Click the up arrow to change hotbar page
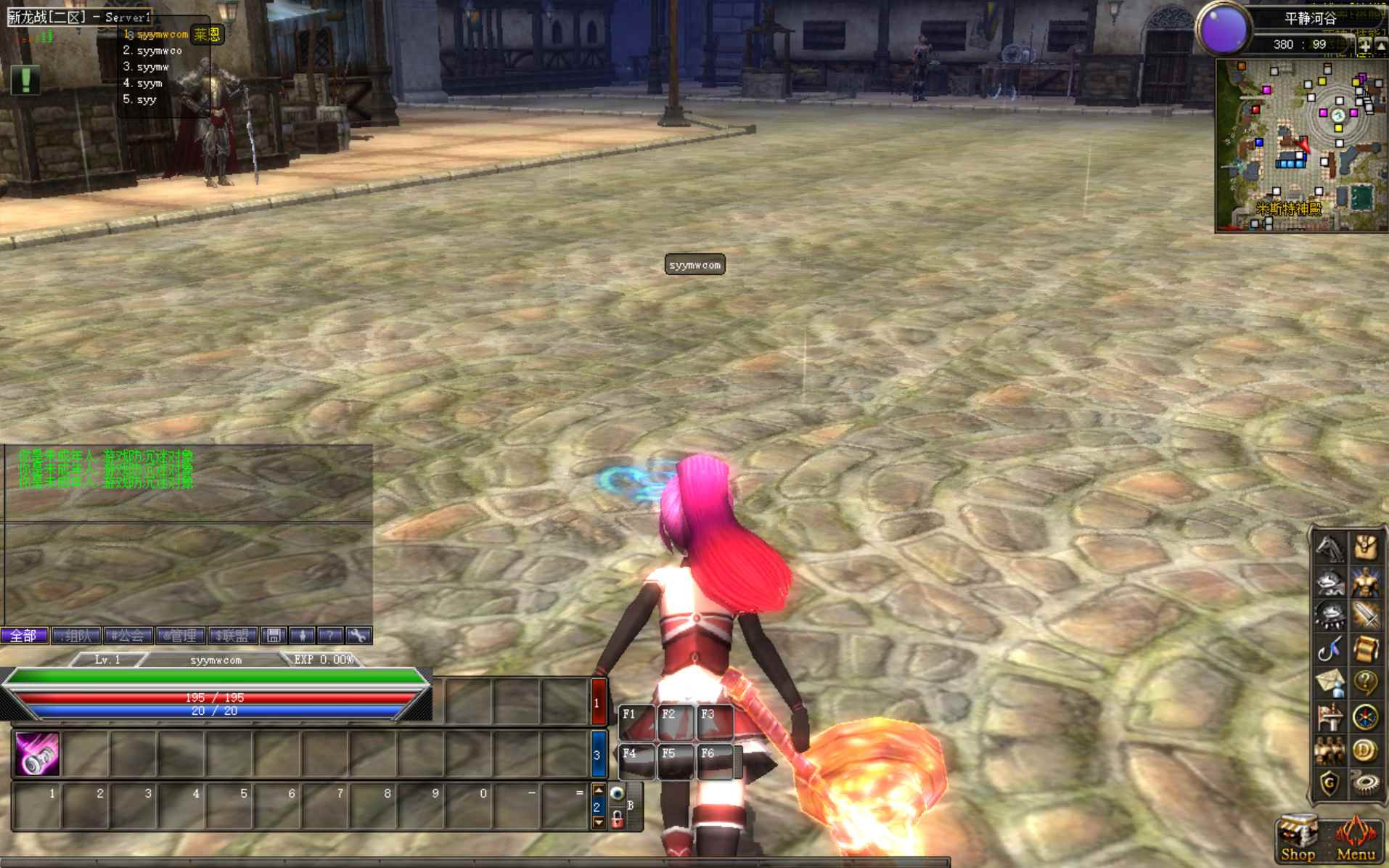This screenshot has height=868, width=1389. pos(598,790)
